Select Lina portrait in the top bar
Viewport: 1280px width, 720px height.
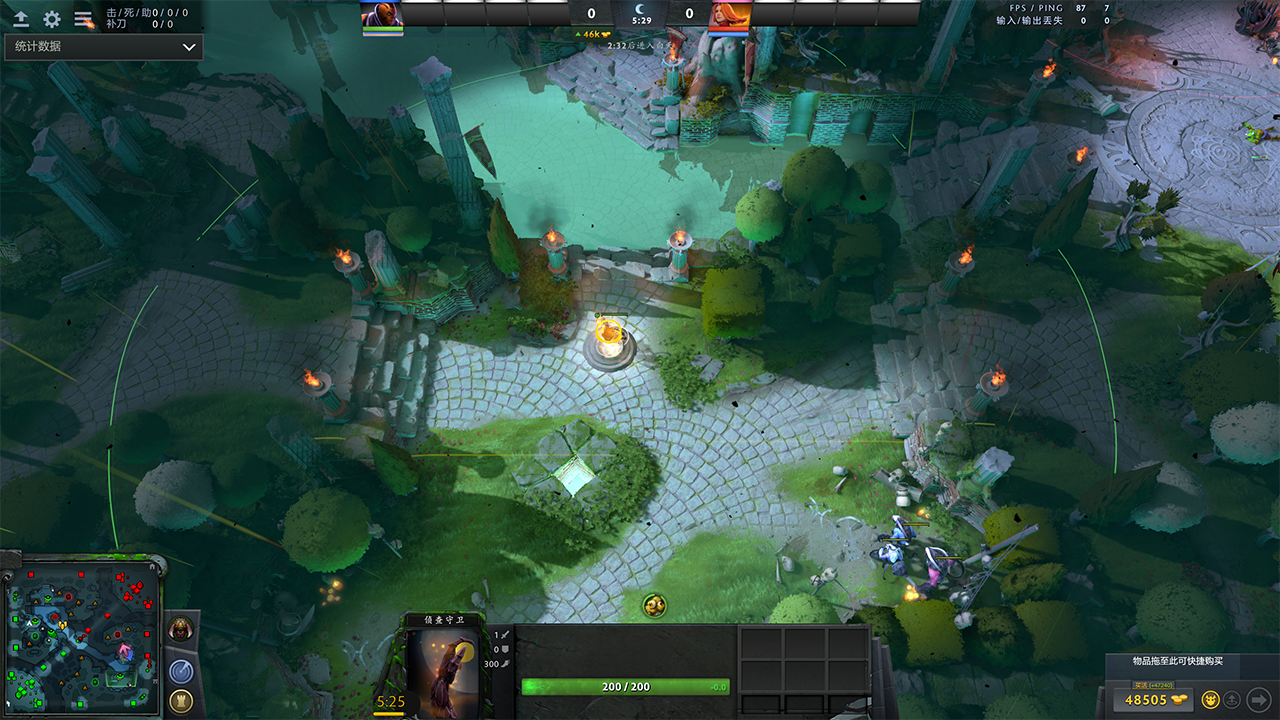tap(727, 14)
